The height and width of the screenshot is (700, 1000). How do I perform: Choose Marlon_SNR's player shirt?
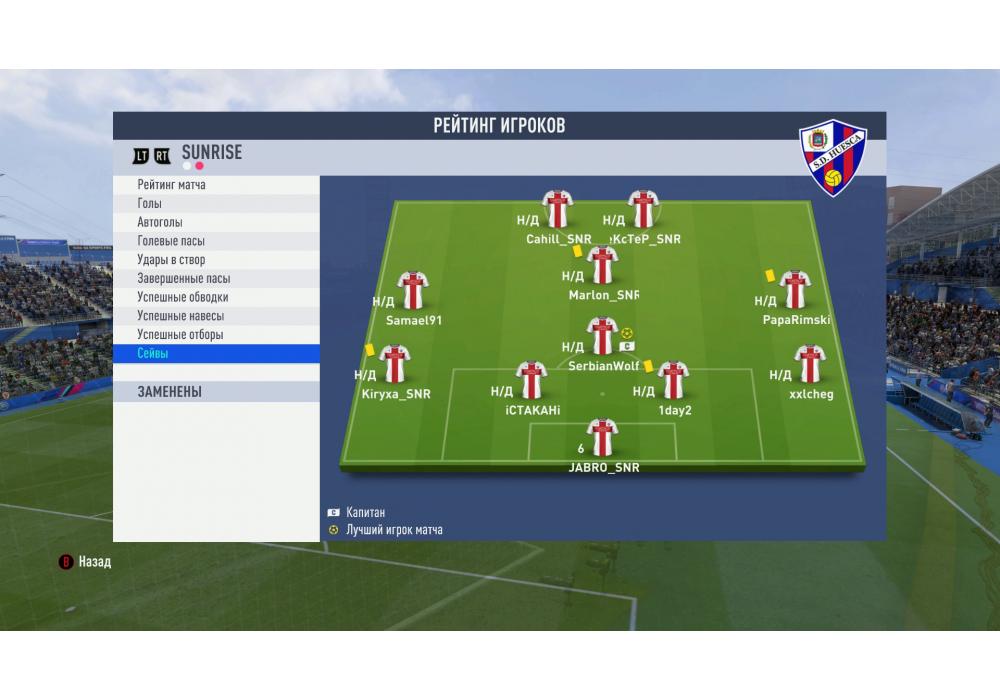pos(602,265)
